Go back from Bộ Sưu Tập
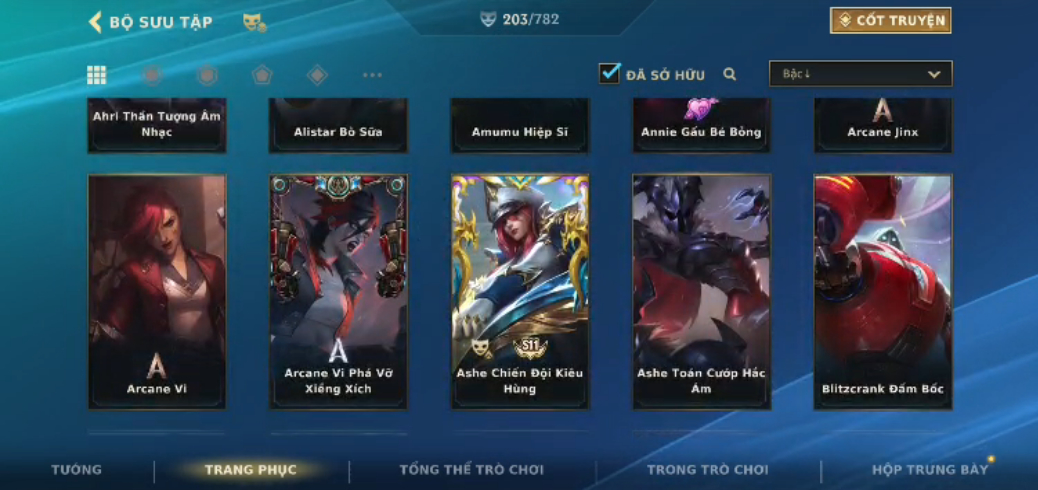The image size is (1038, 490). click(96, 22)
